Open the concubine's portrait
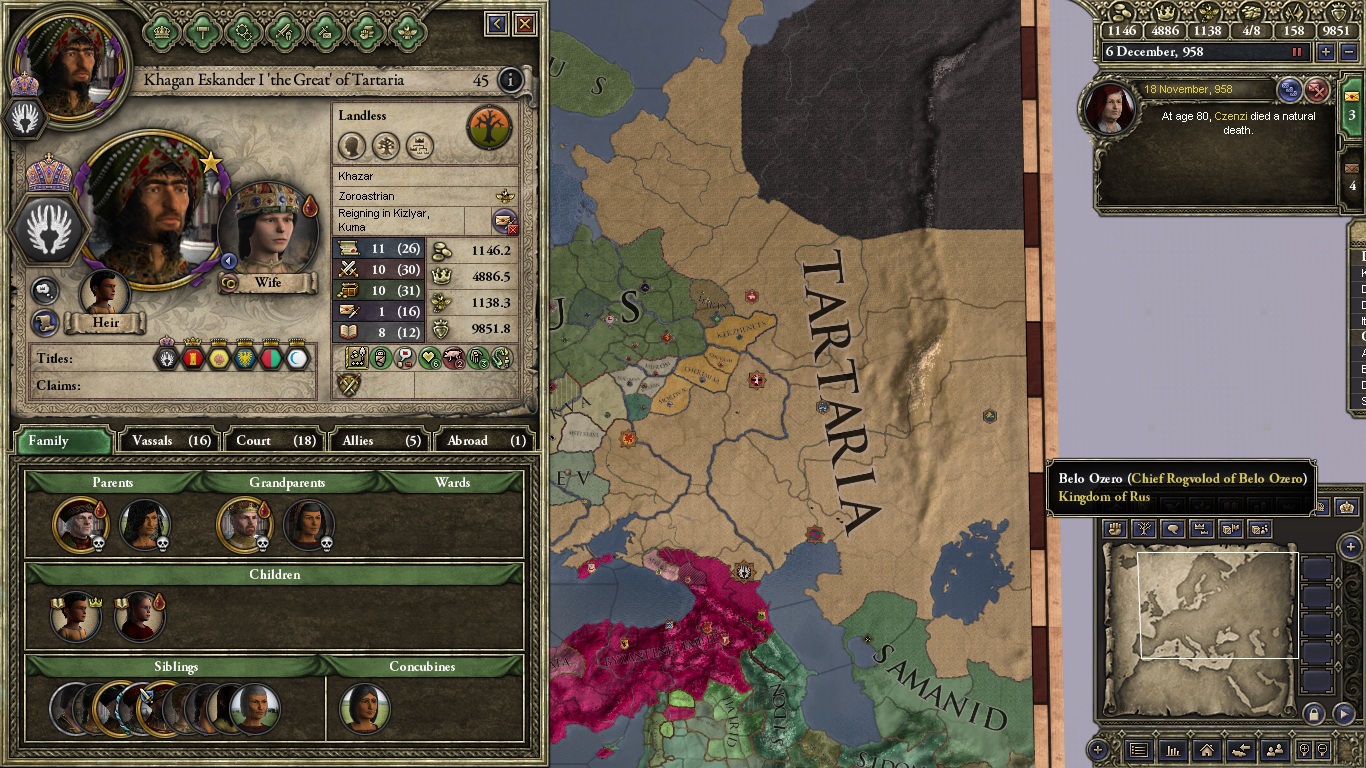The width and height of the screenshot is (1366, 768). (x=364, y=708)
